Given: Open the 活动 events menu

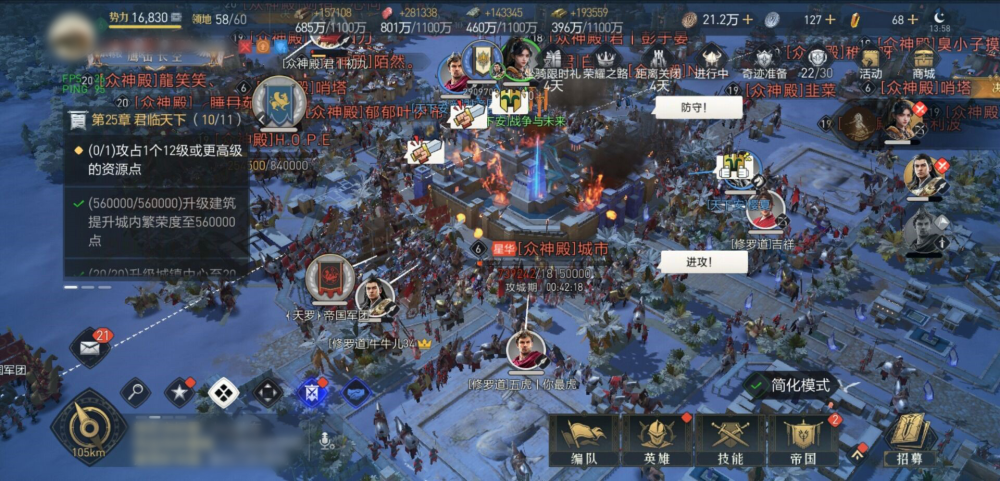Looking at the screenshot, I should pyautogui.click(x=870, y=61).
